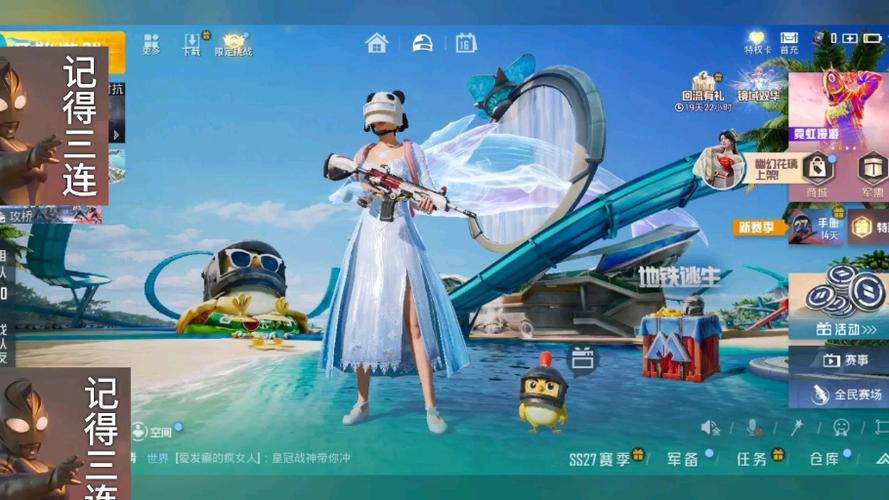Open the 任务 missions menu

click(753, 459)
